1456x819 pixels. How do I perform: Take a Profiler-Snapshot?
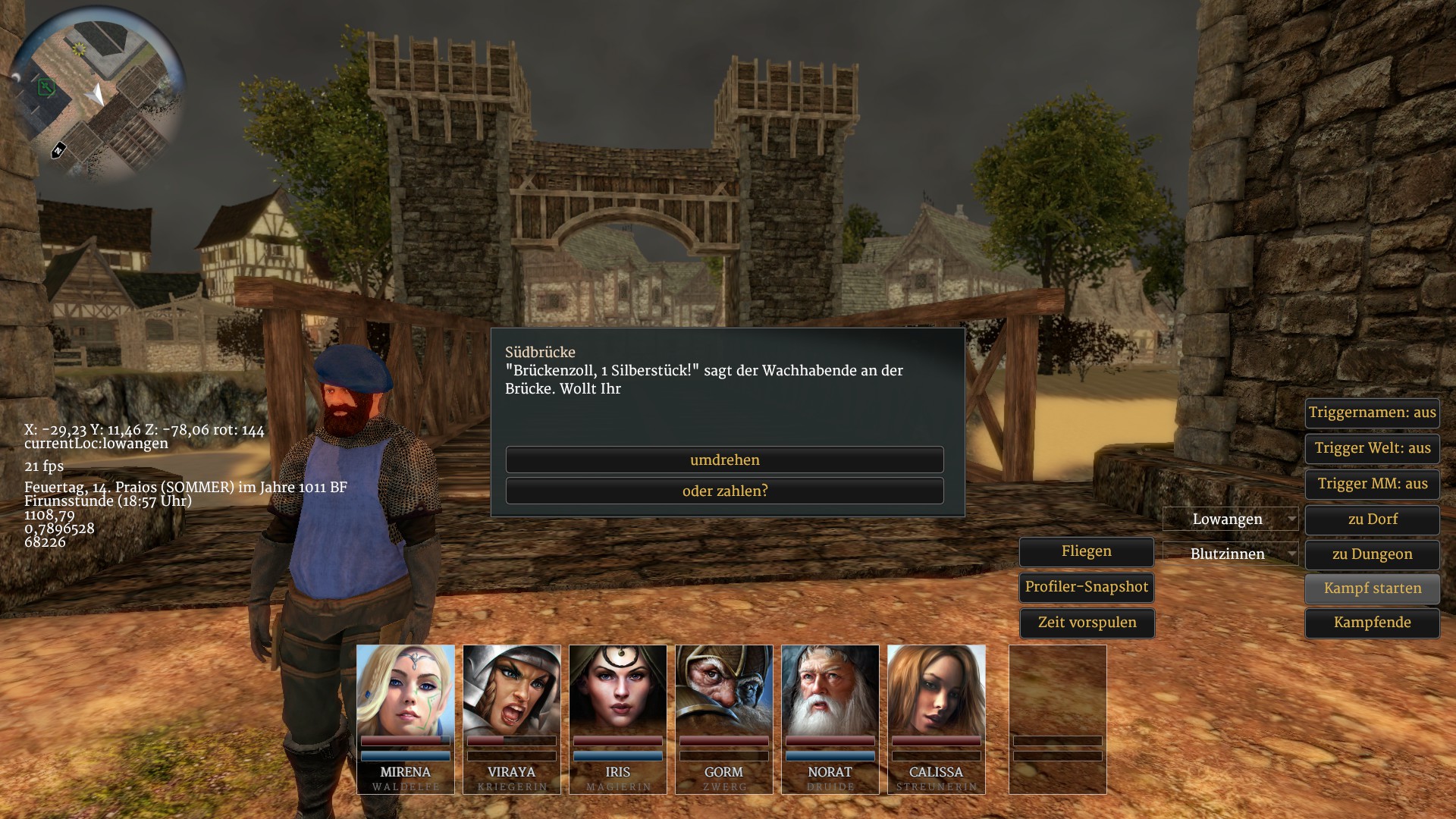click(x=1086, y=587)
